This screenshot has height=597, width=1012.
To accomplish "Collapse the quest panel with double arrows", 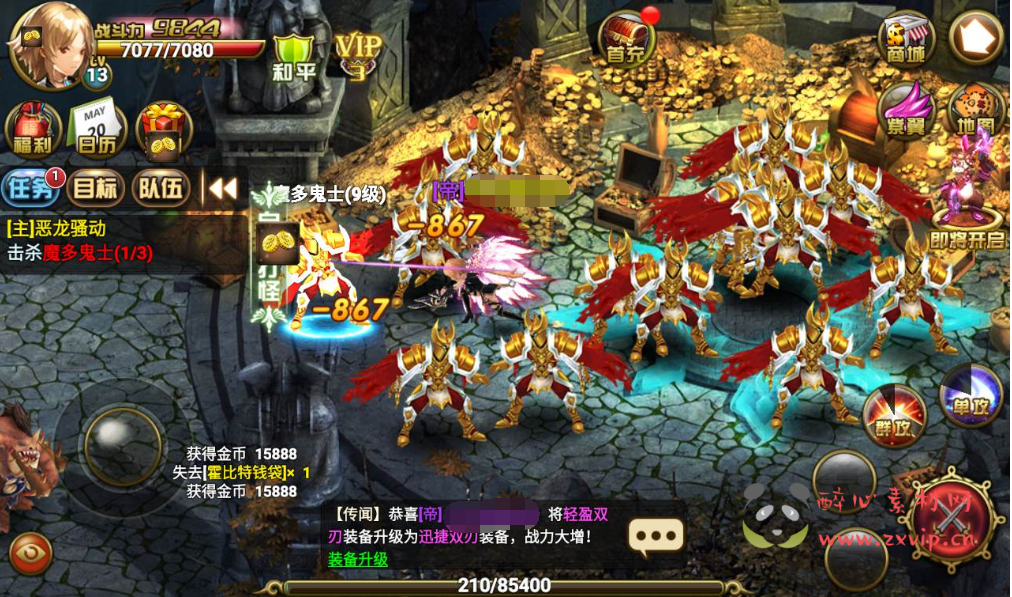I will pyautogui.click(x=222, y=187).
